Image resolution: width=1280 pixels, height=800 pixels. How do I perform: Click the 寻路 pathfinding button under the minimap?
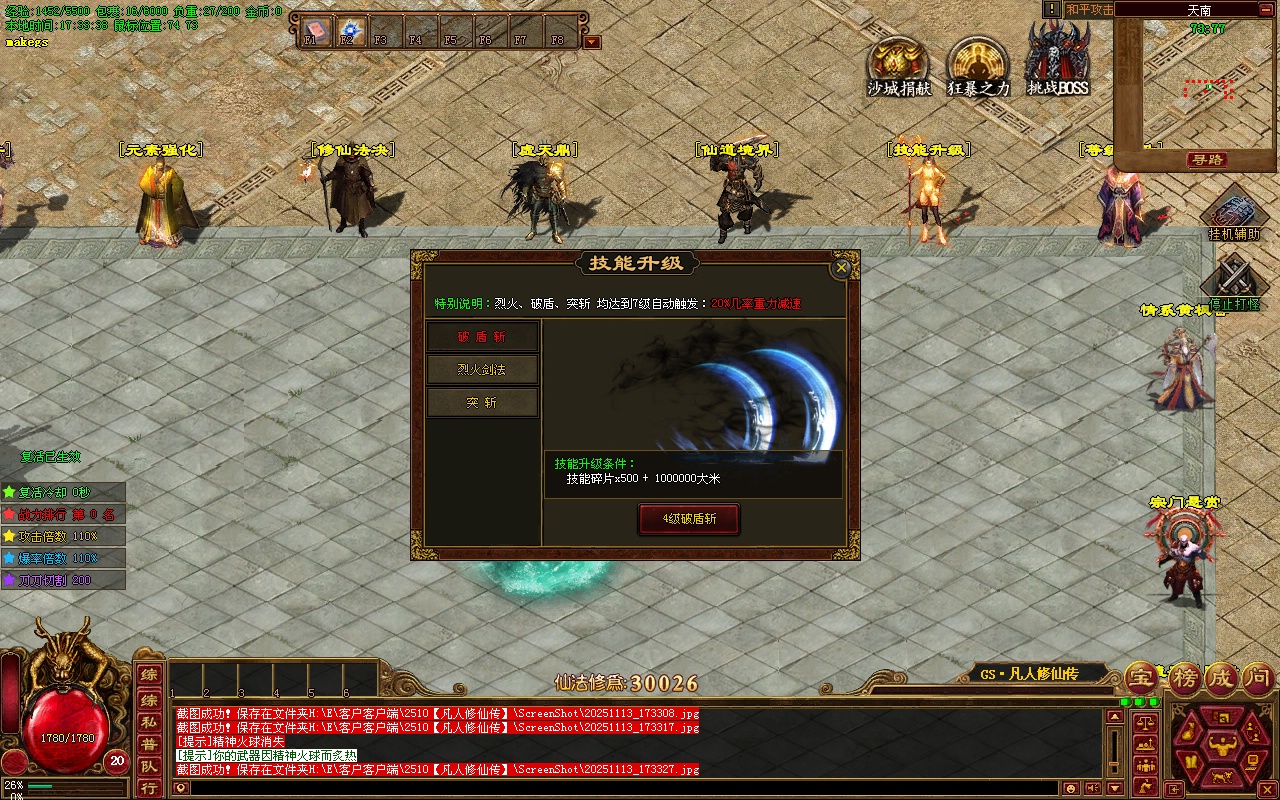click(1208, 160)
